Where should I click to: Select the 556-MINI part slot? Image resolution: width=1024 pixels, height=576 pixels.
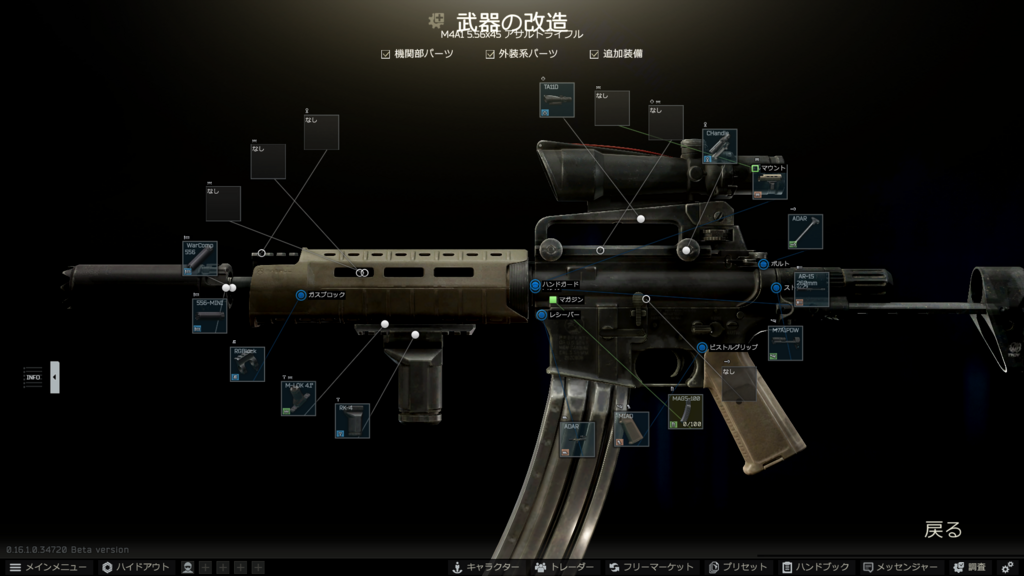pyautogui.click(x=209, y=315)
